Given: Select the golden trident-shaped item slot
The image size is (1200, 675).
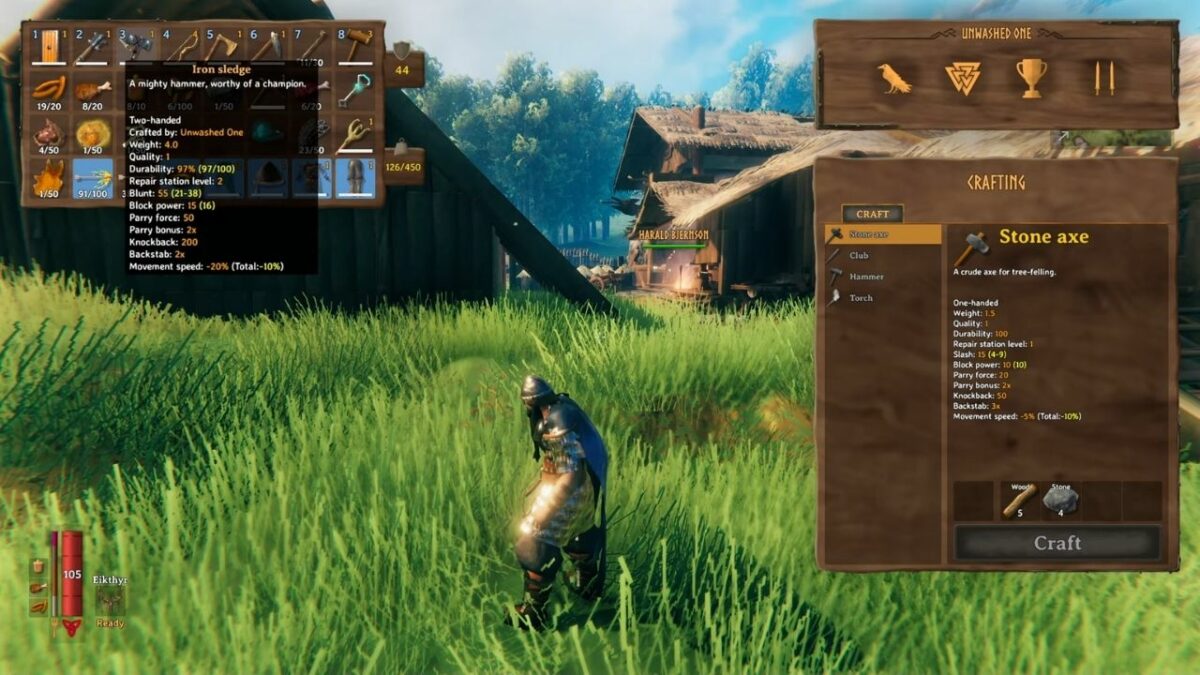Looking at the screenshot, I should pyautogui.click(x=357, y=134).
